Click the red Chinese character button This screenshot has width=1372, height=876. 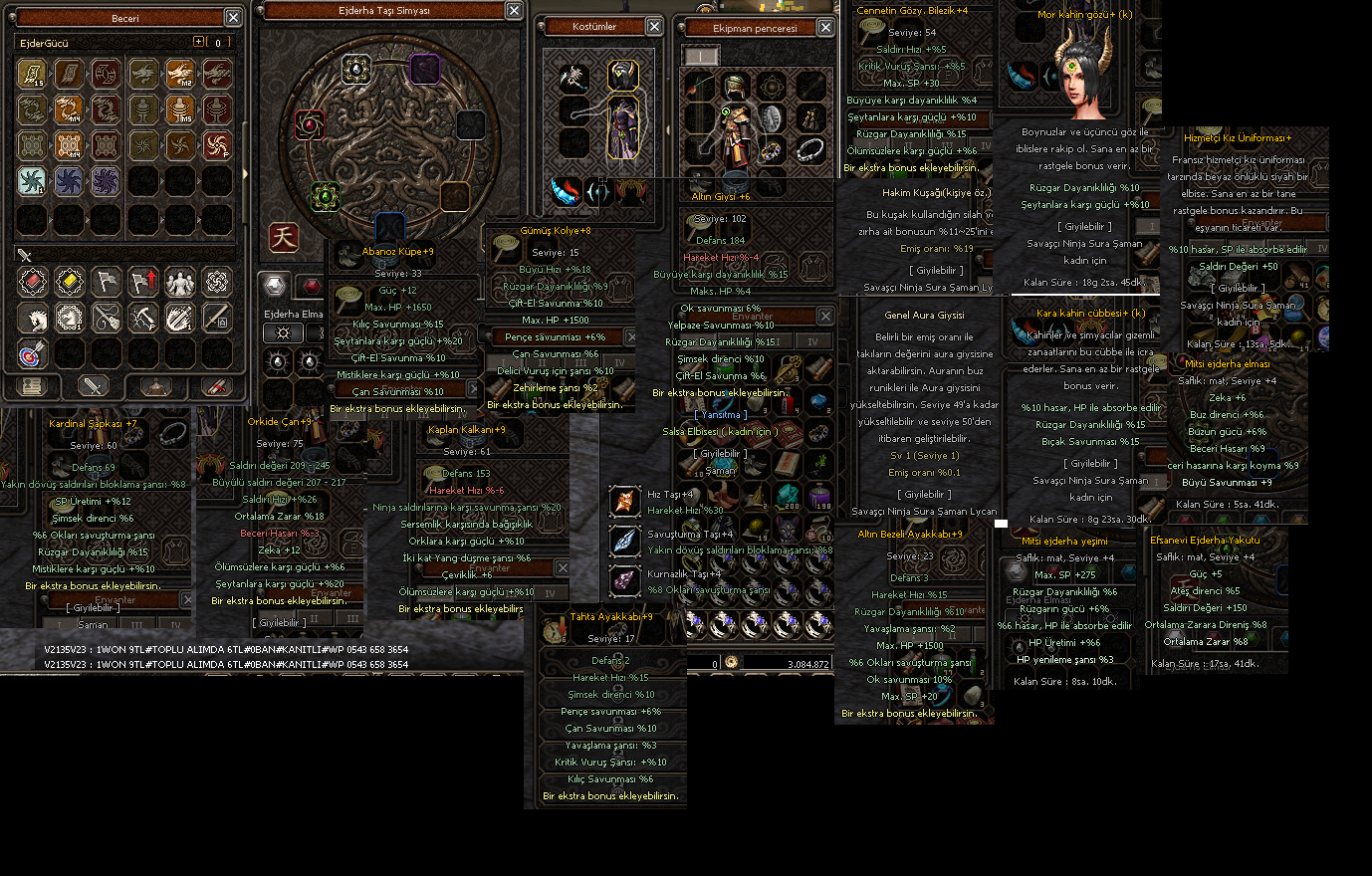point(284,237)
